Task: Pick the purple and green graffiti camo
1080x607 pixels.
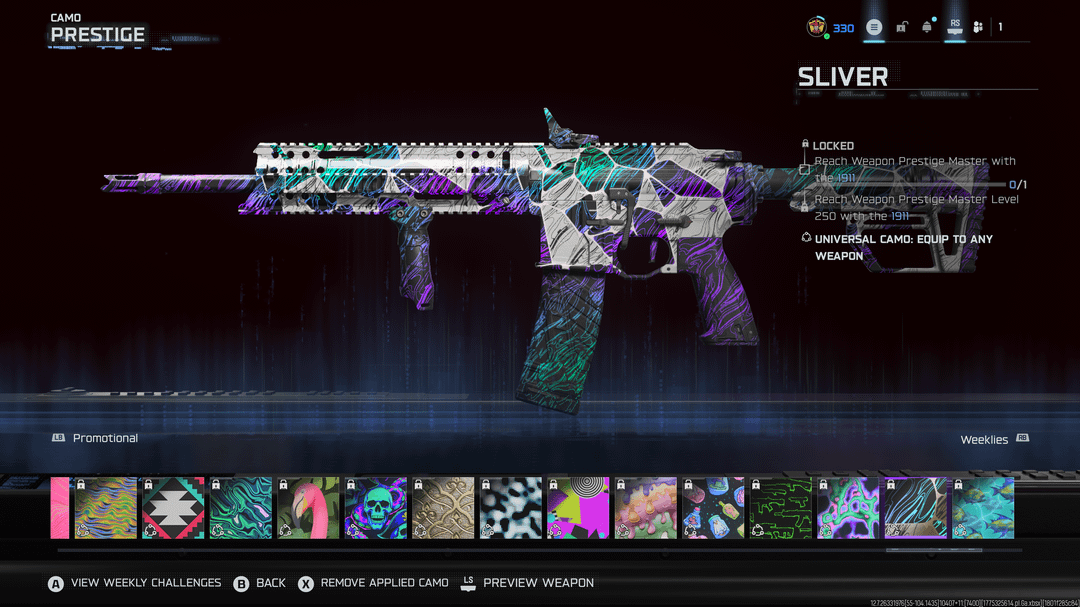Action: (x=848, y=508)
